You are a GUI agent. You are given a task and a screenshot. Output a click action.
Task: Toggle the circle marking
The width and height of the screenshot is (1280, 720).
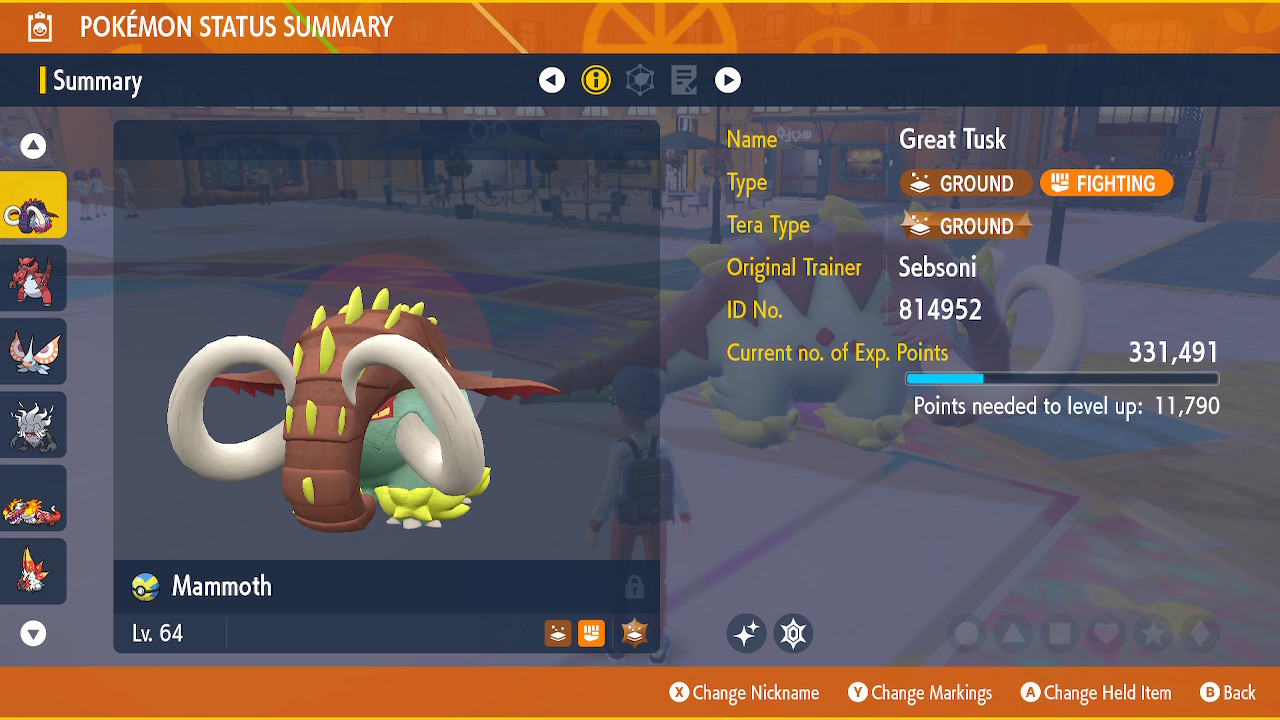click(966, 634)
